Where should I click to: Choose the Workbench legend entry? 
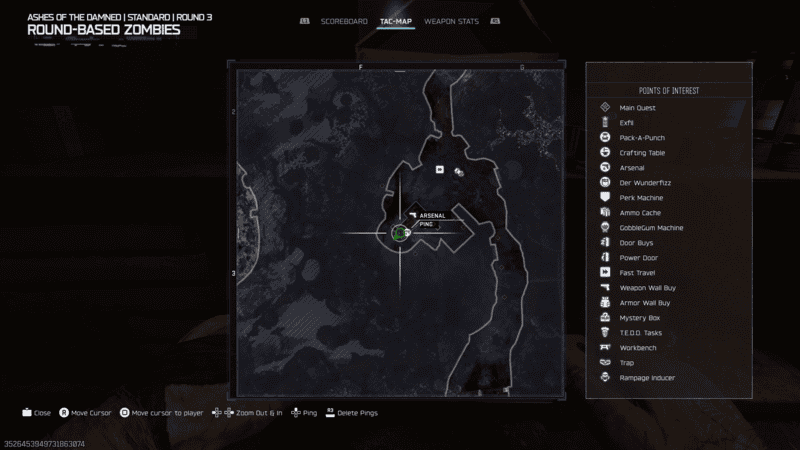[638, 348]
